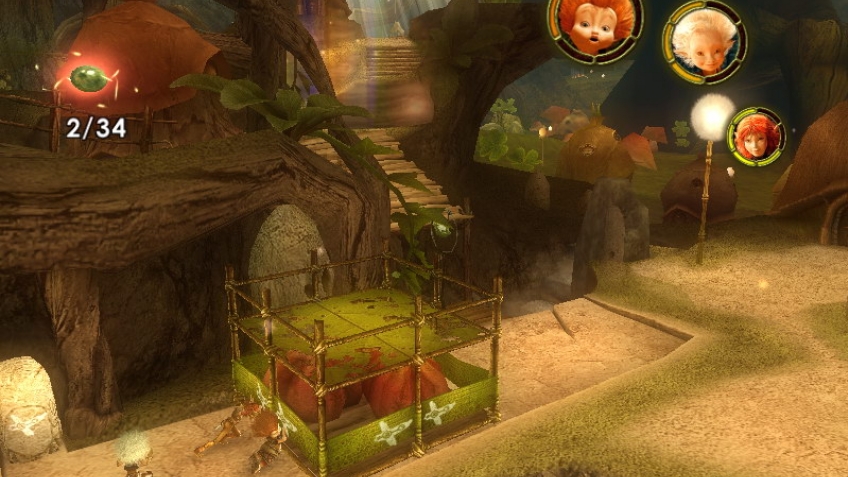The height and width of the screenshot is (477, 848).
Task: Click the green collectible counter icon
Action: pos(90,79)
